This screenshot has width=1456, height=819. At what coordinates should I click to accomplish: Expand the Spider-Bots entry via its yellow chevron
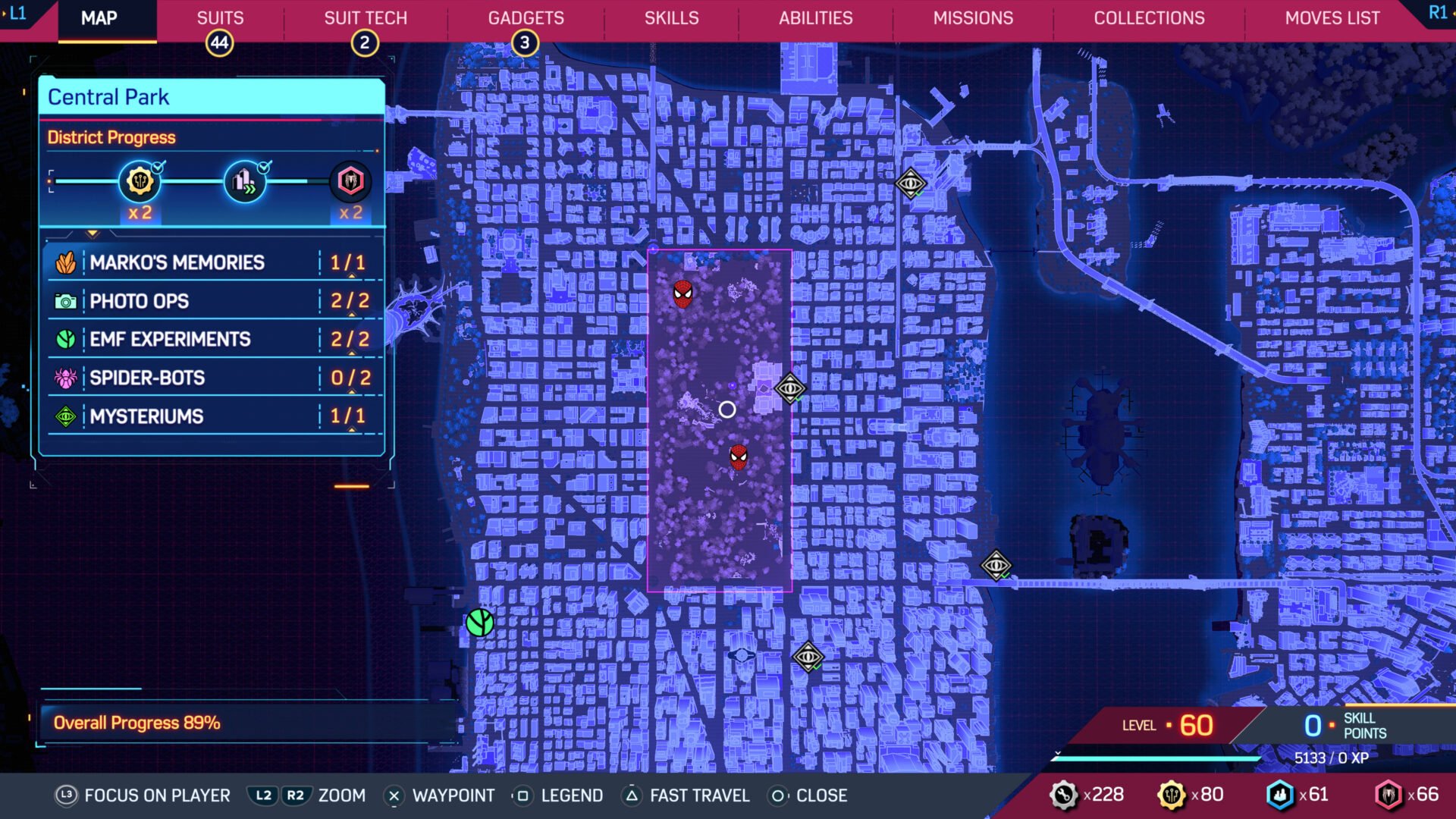pos(353,392)
